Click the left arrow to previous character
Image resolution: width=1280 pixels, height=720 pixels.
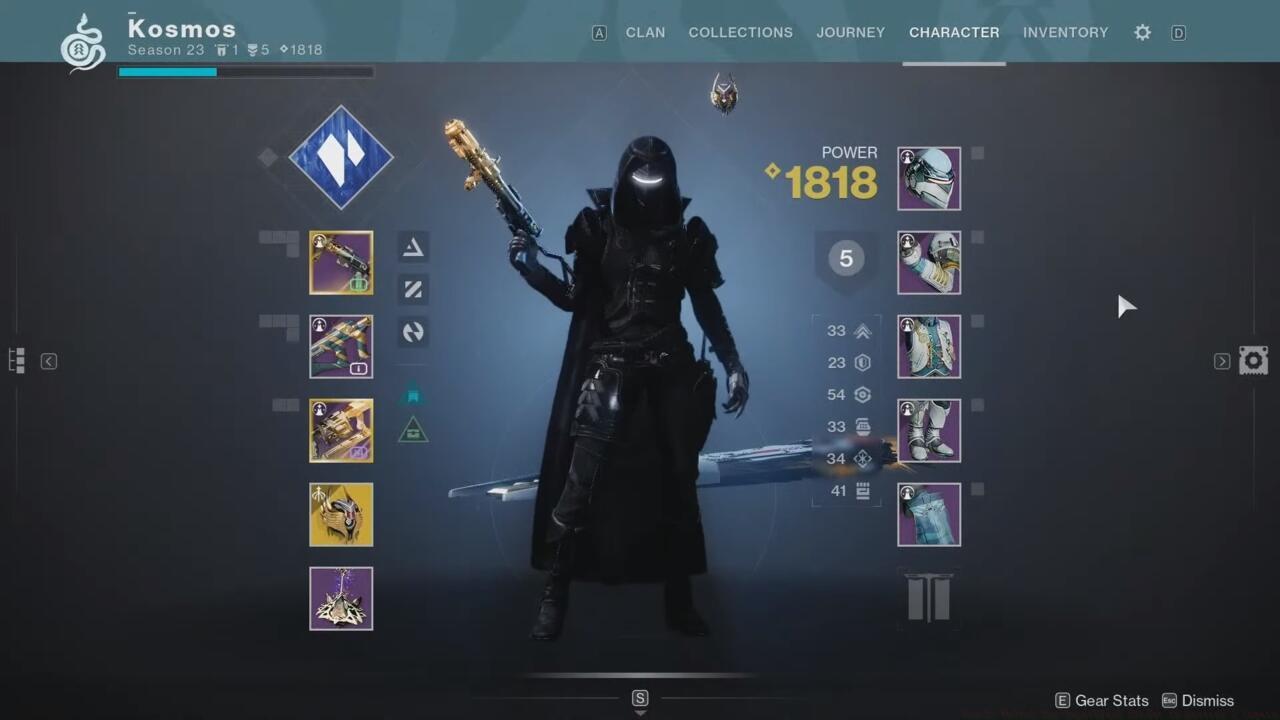pos(48,361)
